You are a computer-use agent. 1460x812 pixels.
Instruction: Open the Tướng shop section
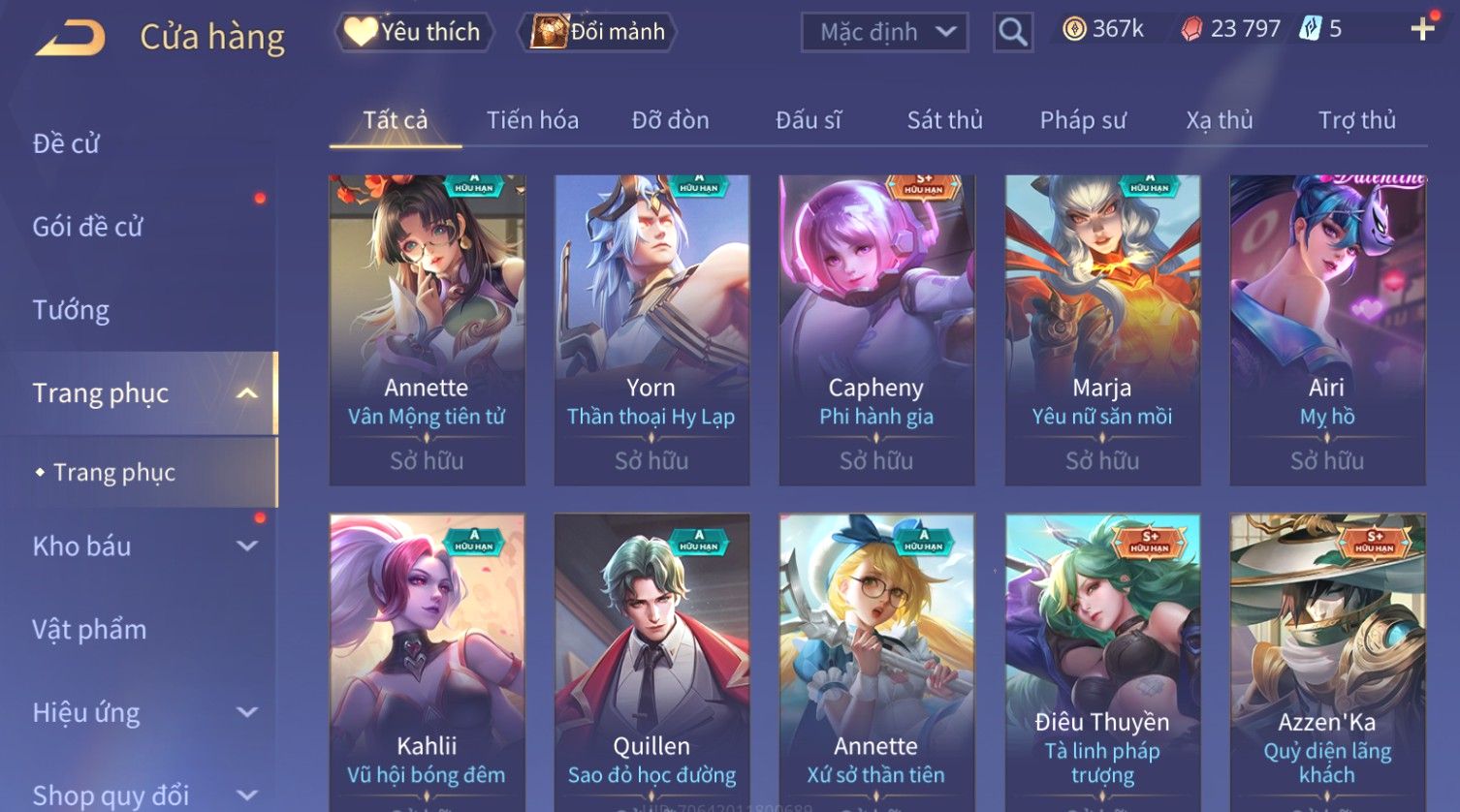tap(71, 310)
